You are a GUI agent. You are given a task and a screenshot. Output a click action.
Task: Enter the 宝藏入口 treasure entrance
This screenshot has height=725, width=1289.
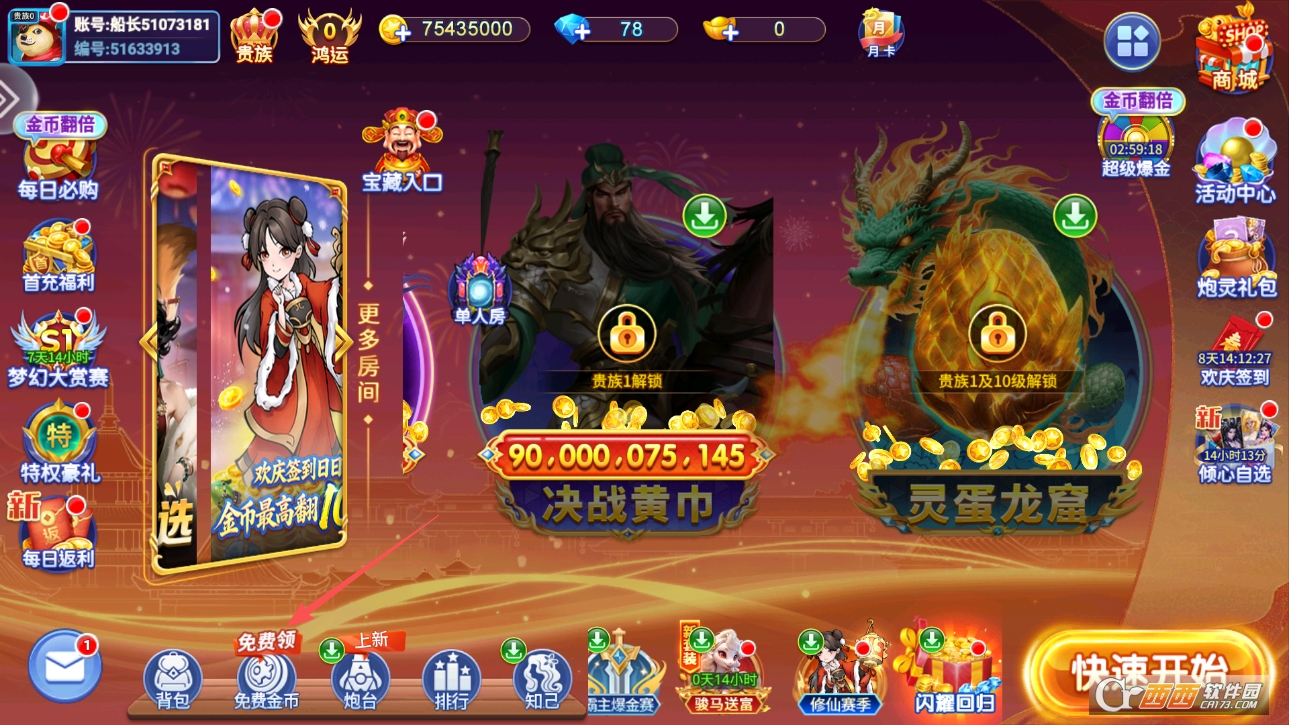pos(402,152)
